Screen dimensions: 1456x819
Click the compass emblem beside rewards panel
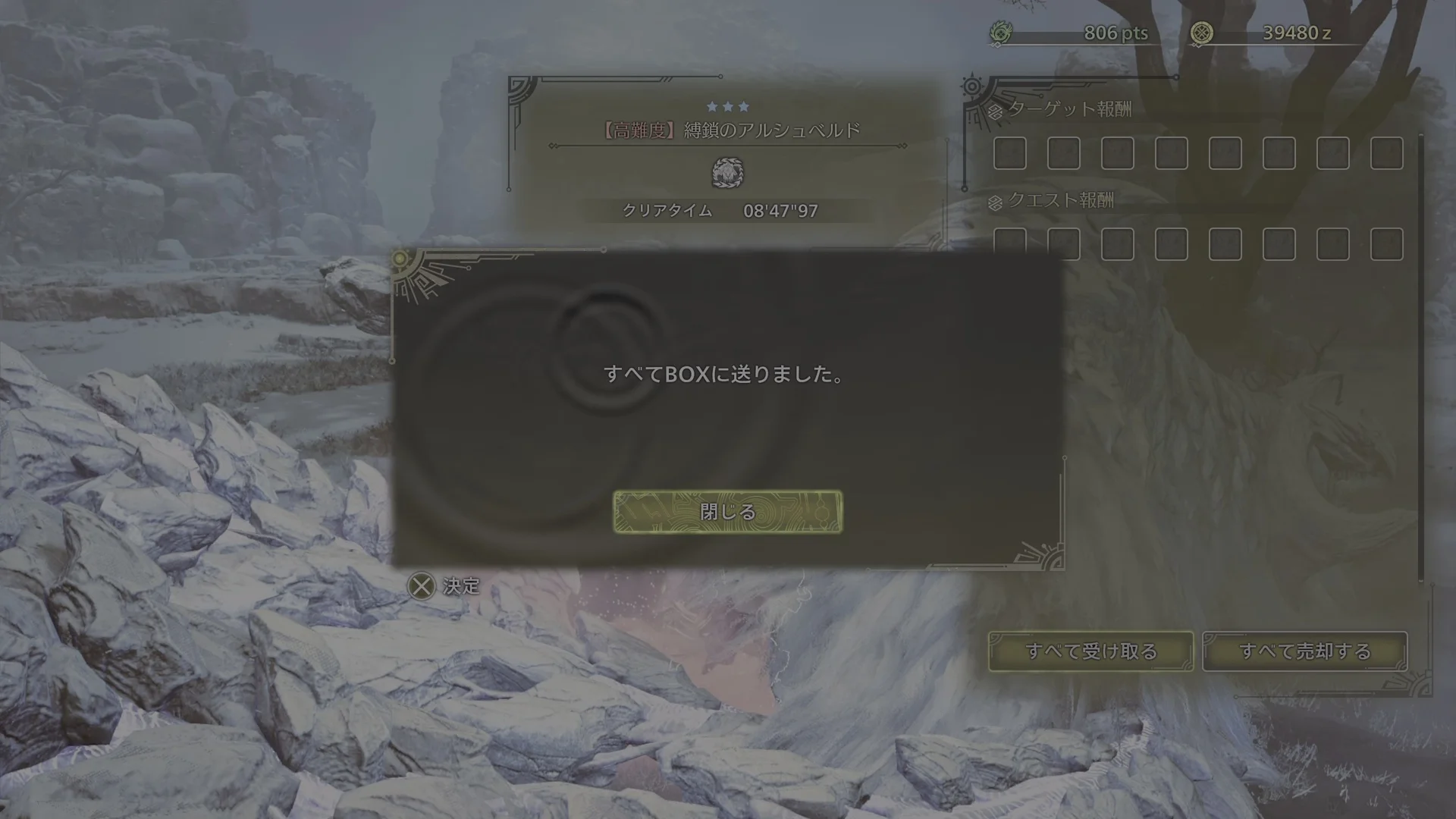(x=971, y=86)
